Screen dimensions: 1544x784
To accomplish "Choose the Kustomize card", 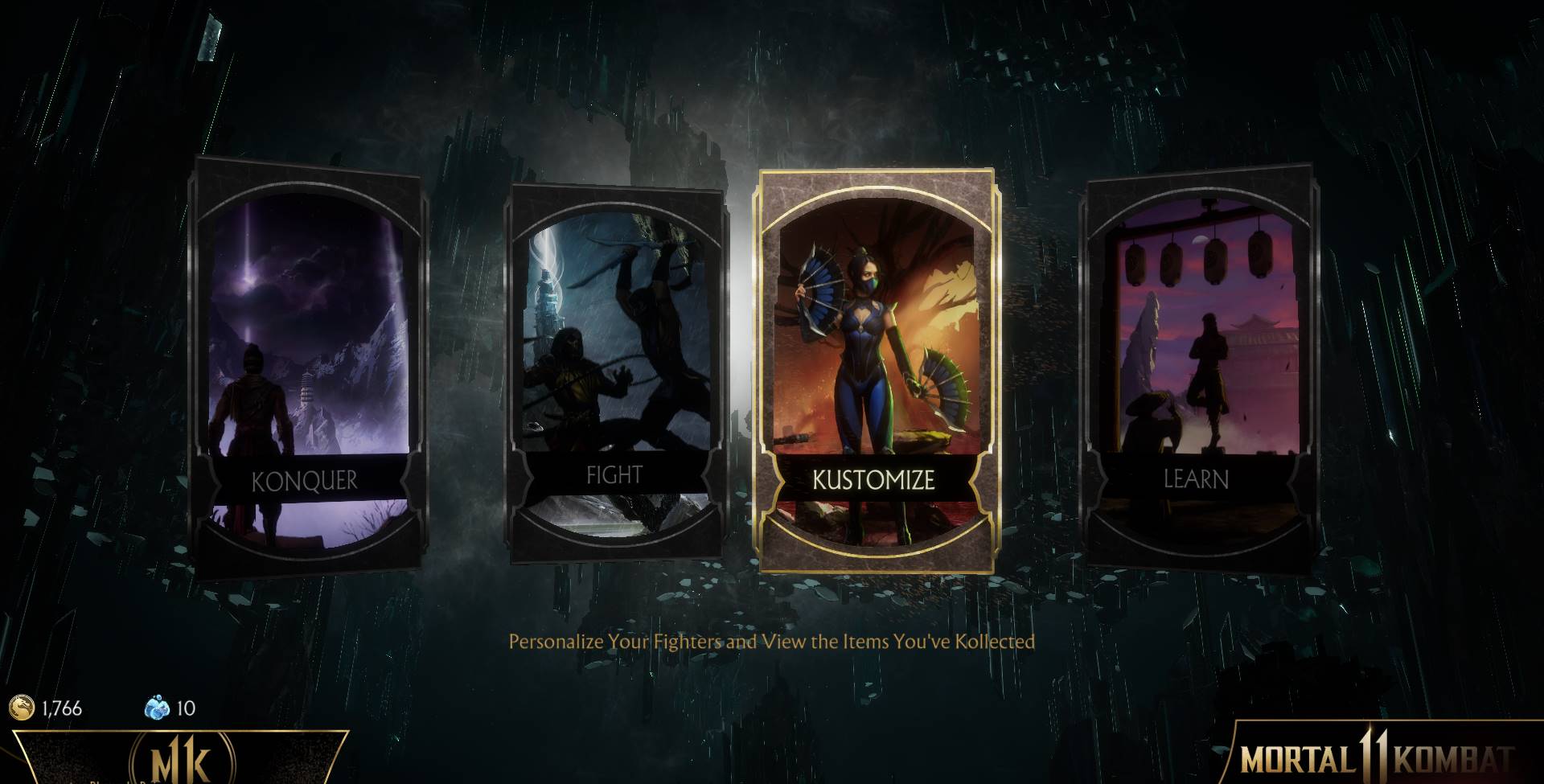I will 876,370.
